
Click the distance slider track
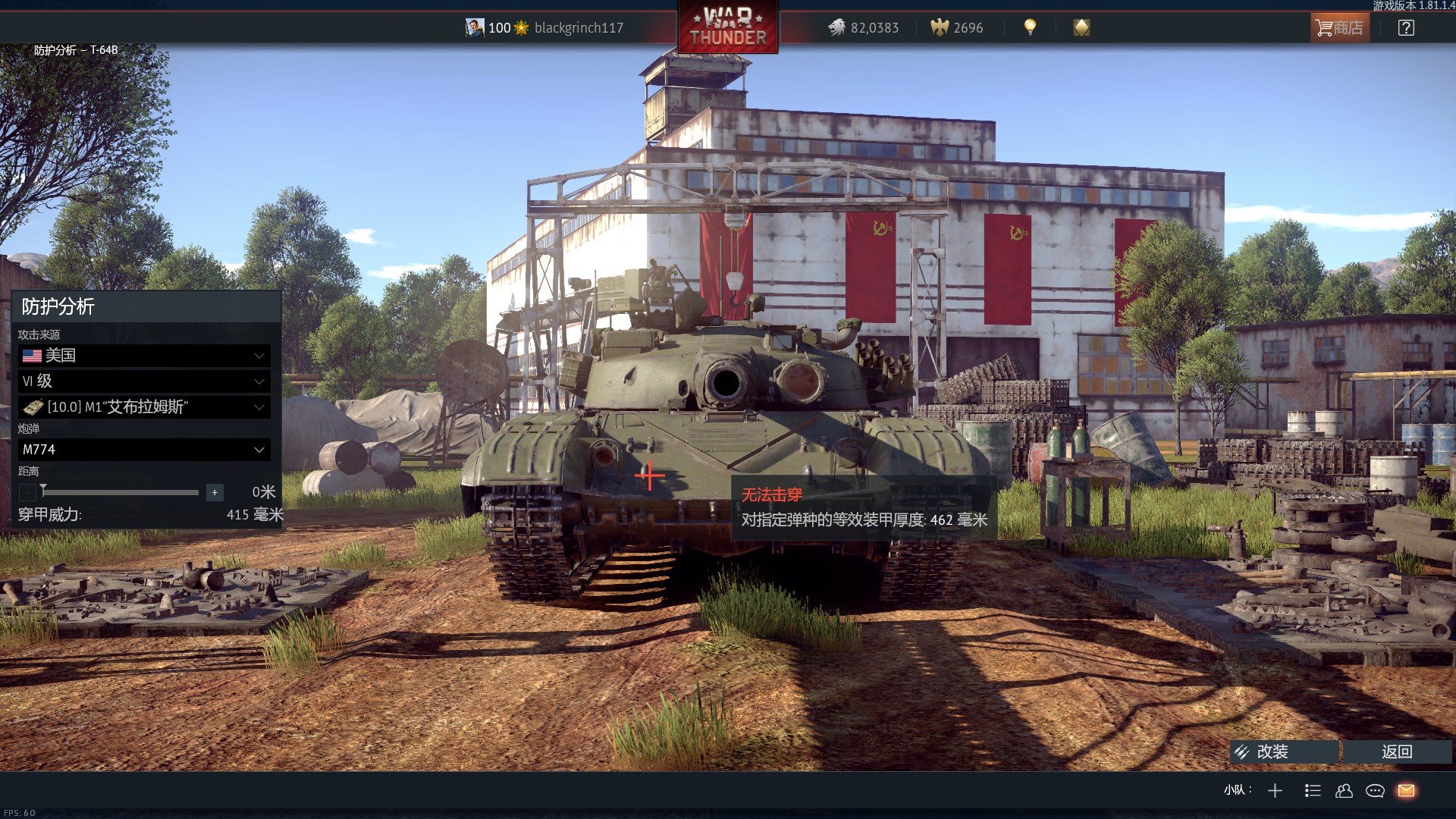coord(121,493)
